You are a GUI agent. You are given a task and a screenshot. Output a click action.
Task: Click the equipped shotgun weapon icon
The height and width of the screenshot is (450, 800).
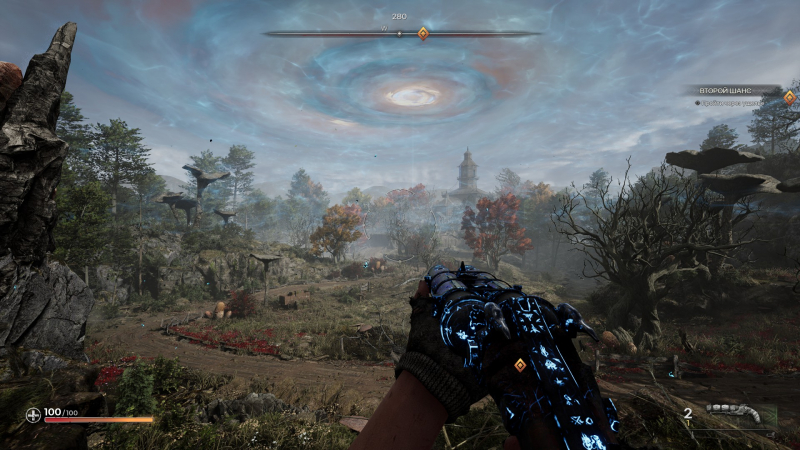pos(741,412)
